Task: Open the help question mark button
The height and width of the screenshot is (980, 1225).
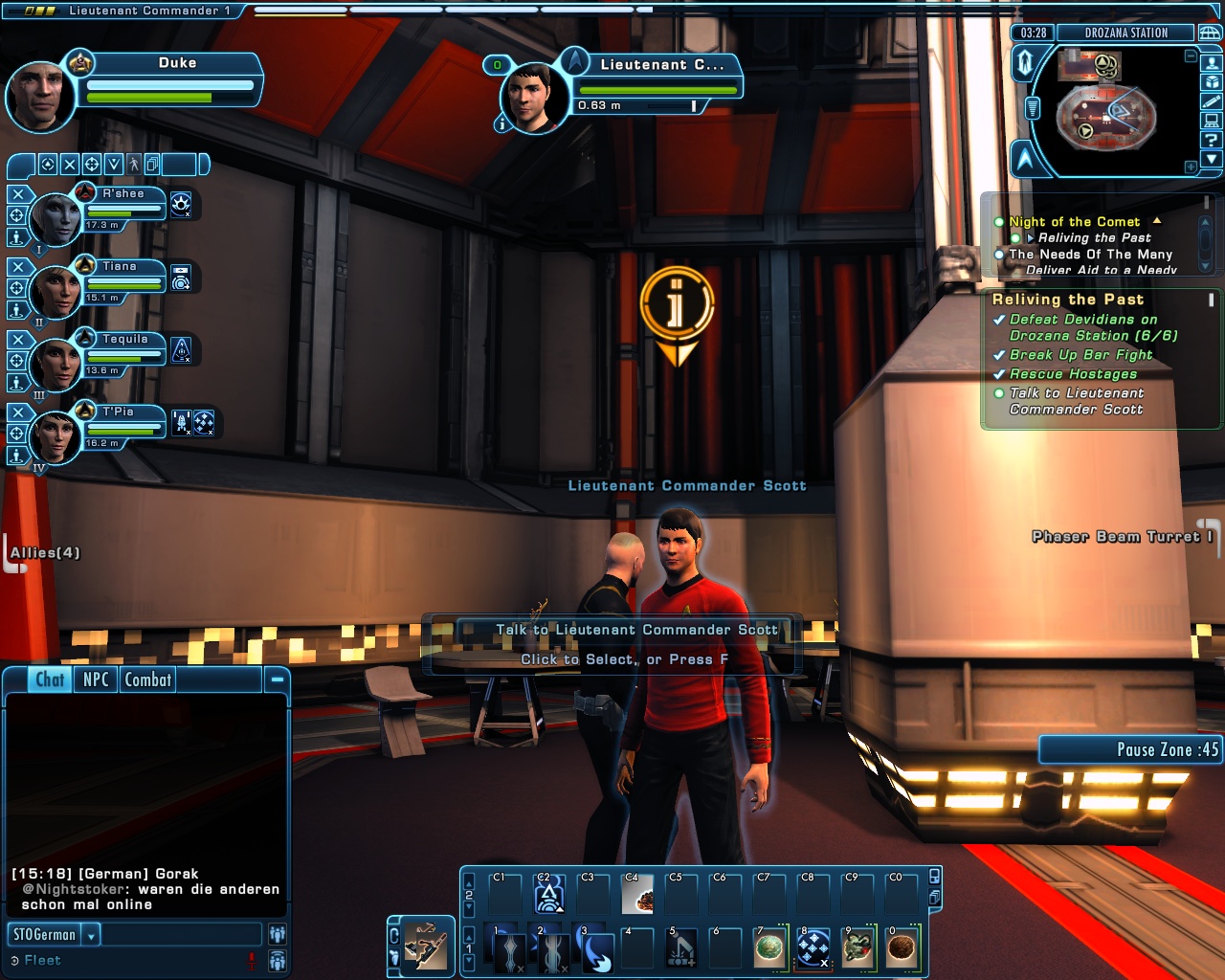Action: (1212, 140)
